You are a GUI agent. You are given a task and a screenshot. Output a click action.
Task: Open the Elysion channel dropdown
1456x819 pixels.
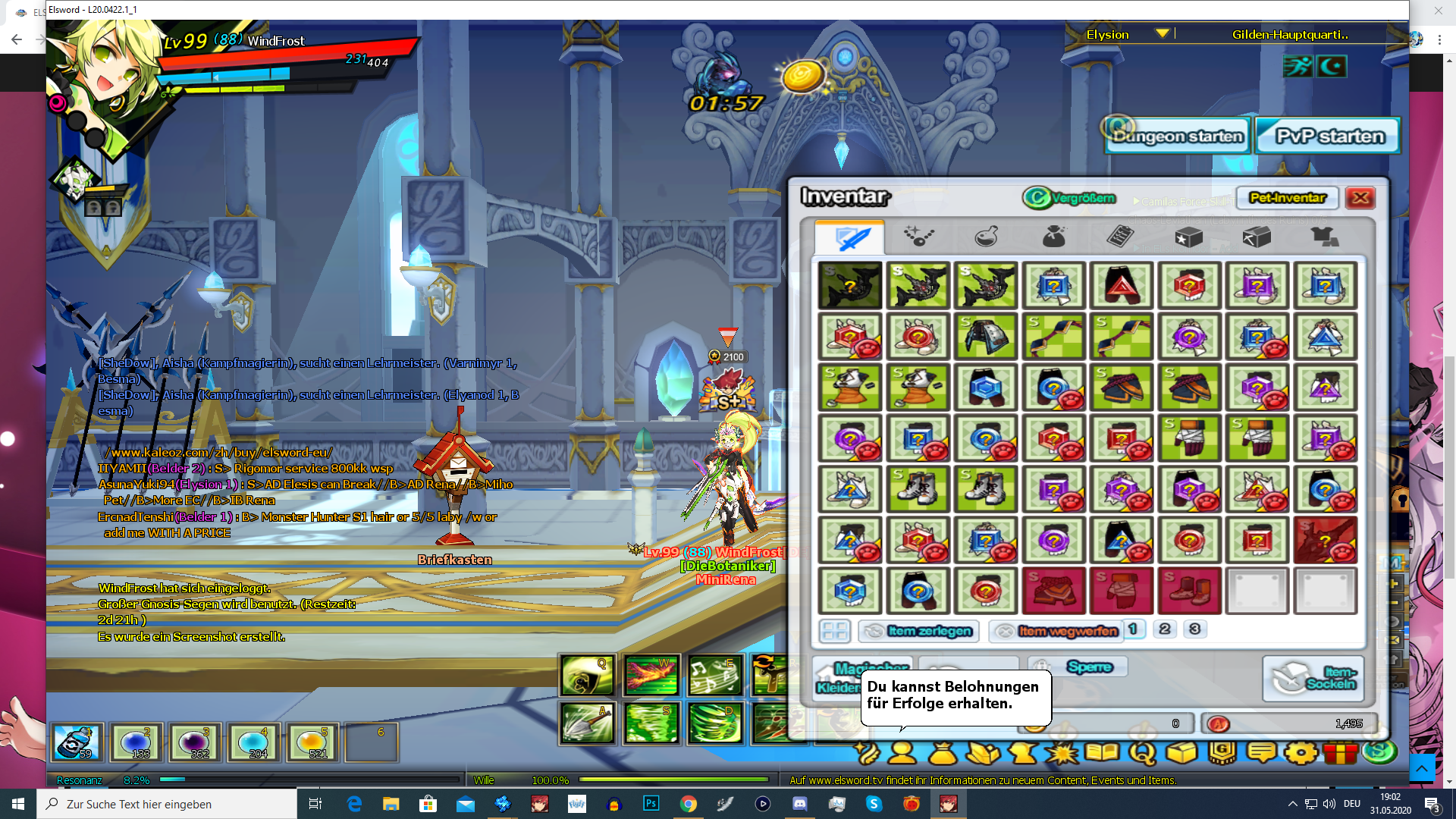point(1162,34)
